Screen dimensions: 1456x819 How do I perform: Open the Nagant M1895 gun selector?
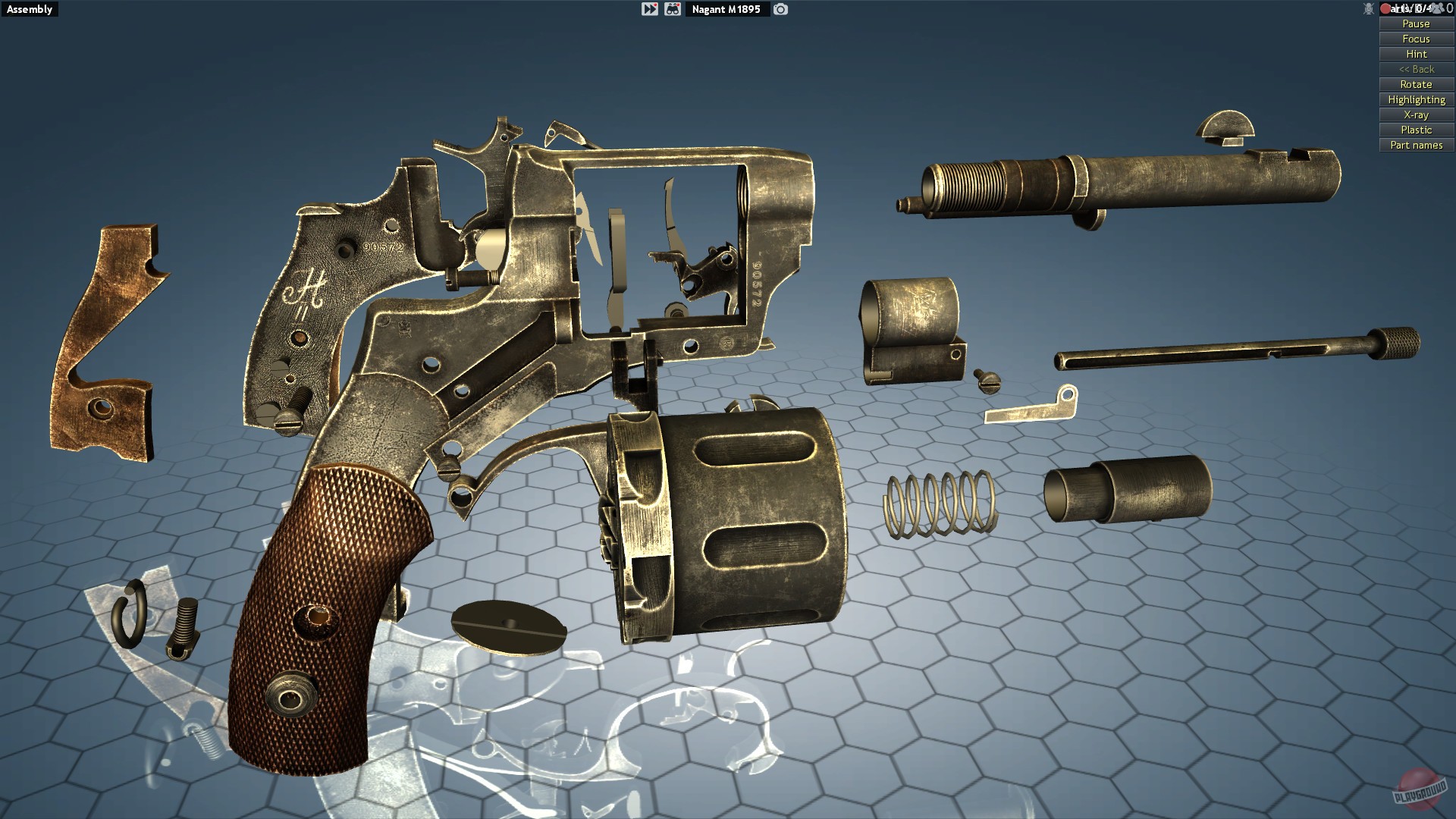pyautogui.click(x=726, y=10)
